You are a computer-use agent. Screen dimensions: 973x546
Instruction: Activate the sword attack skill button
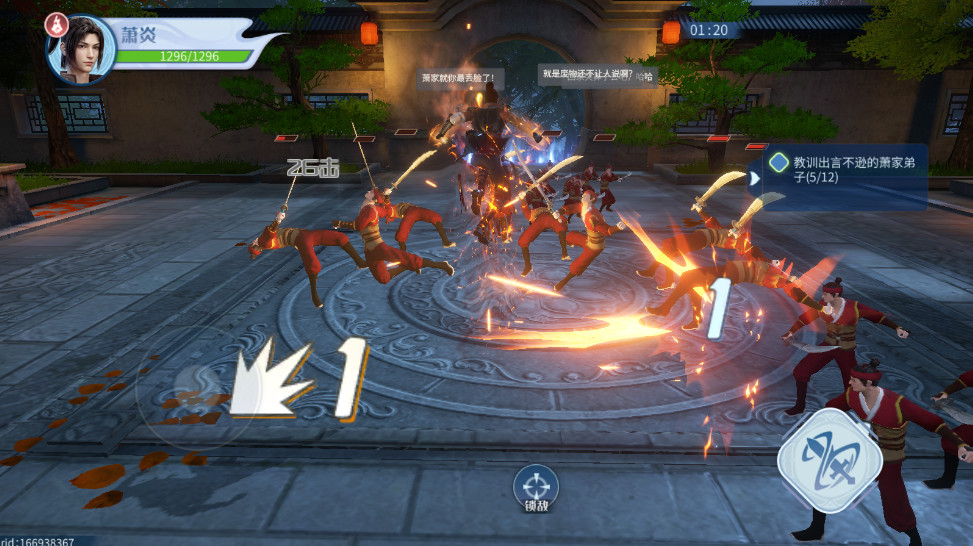(829, 460)
